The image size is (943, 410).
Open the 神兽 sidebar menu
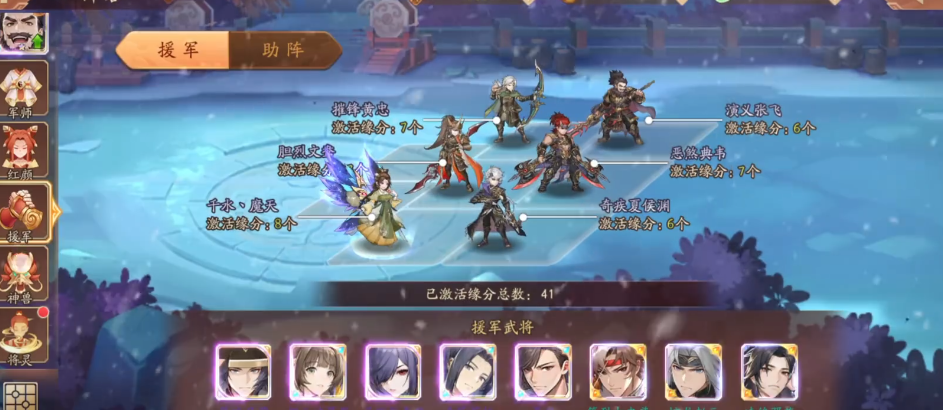[x=22, y=274]
